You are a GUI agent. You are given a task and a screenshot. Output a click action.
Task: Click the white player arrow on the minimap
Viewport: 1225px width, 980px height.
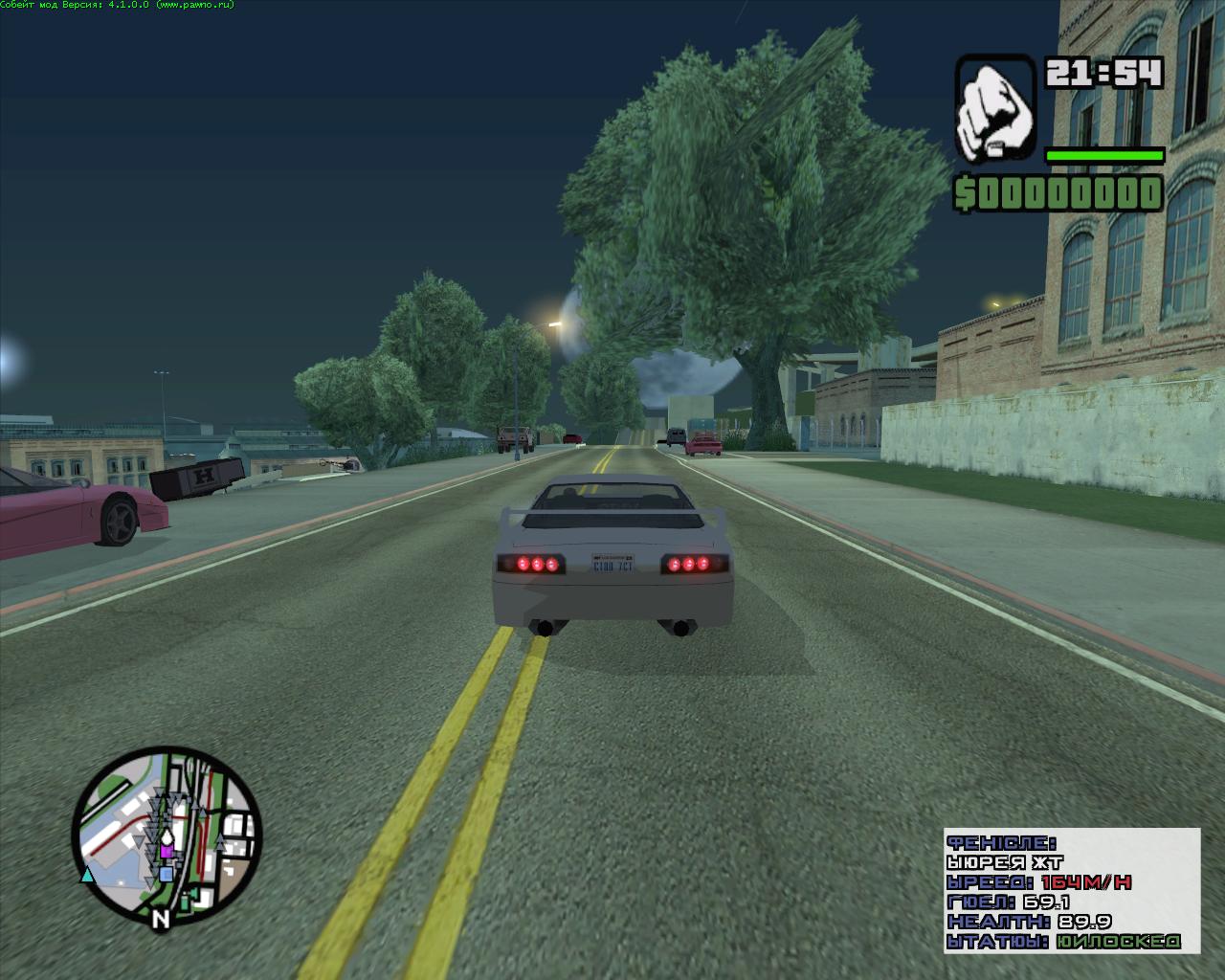tap(166, 836)
